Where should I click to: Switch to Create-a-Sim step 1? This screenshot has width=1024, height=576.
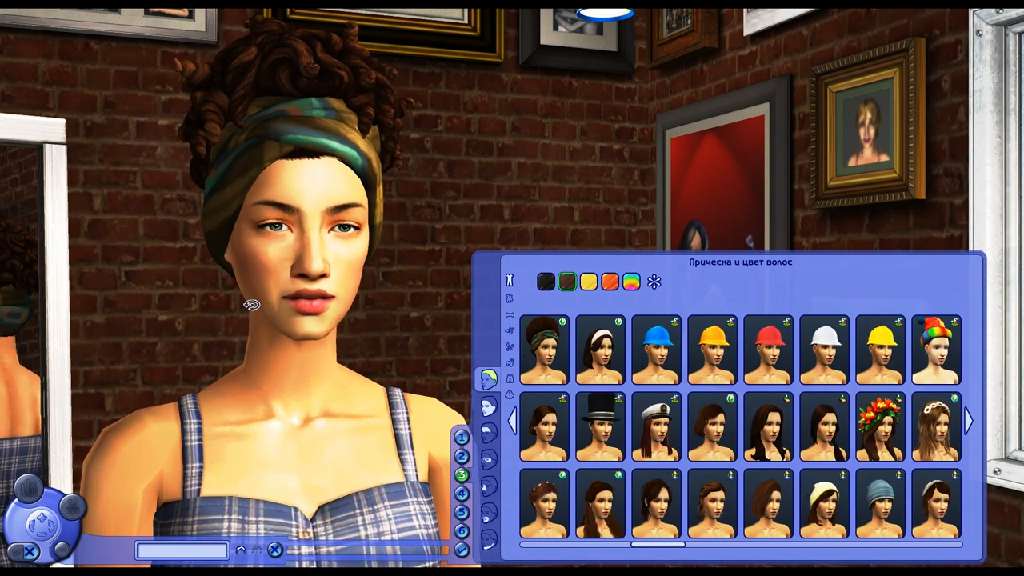click(x=462, y=437)
